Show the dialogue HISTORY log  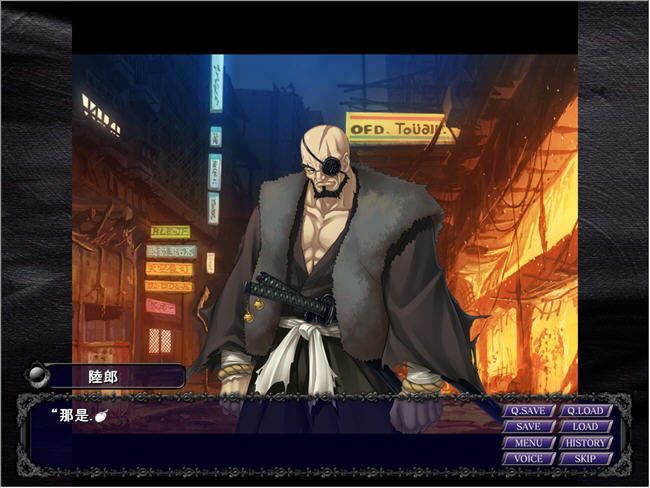(585, 443)
